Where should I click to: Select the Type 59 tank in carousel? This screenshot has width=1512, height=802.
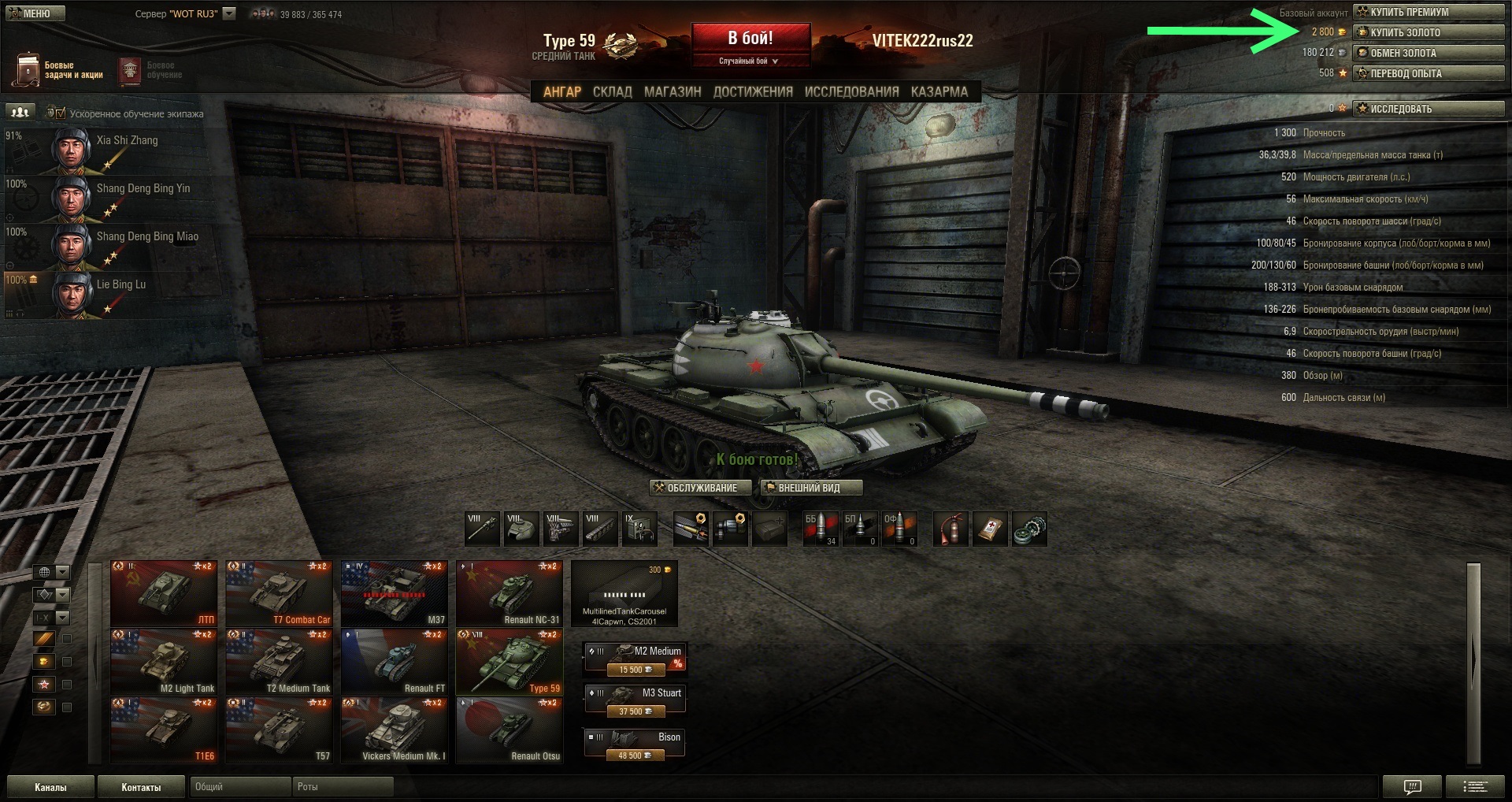coord(510,662)
